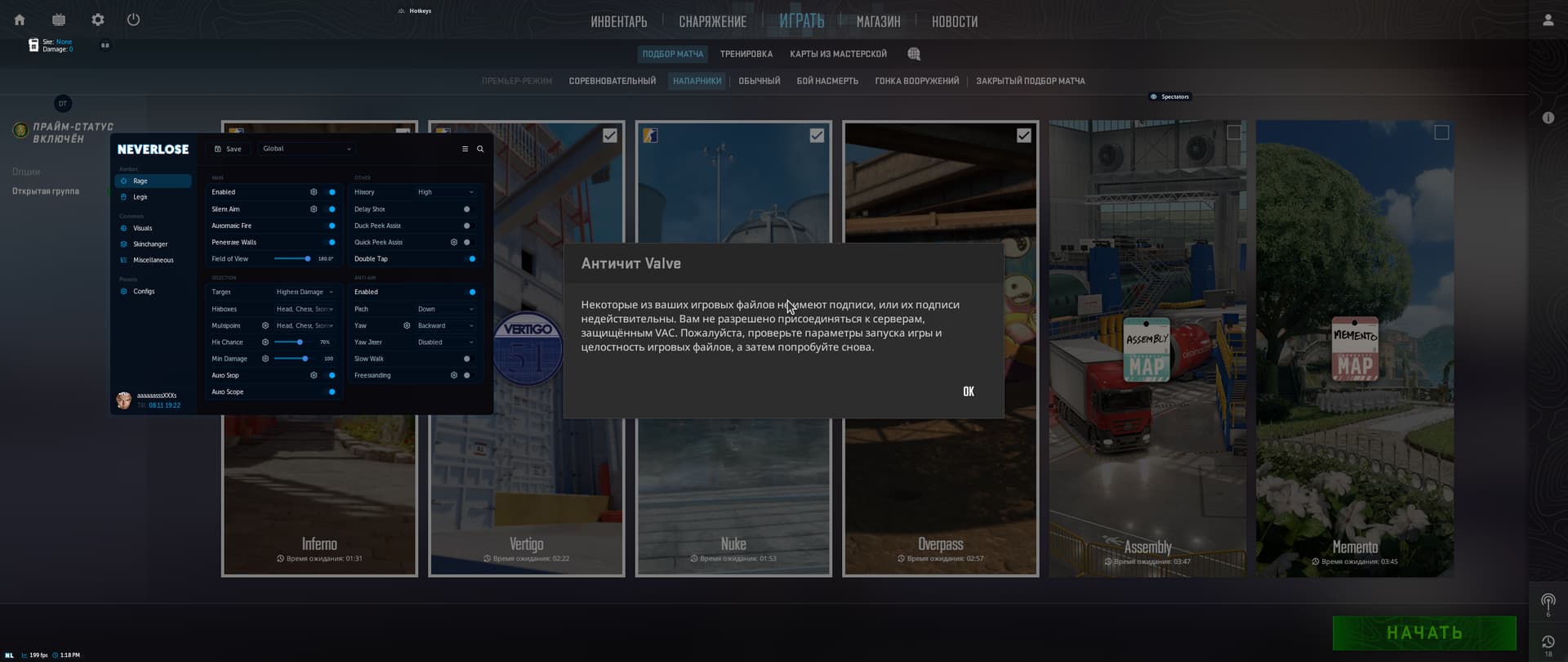1568x662 pixels.
Task: Open the Configs presets section
Action: pyautogui.click(x=145, y=291)
